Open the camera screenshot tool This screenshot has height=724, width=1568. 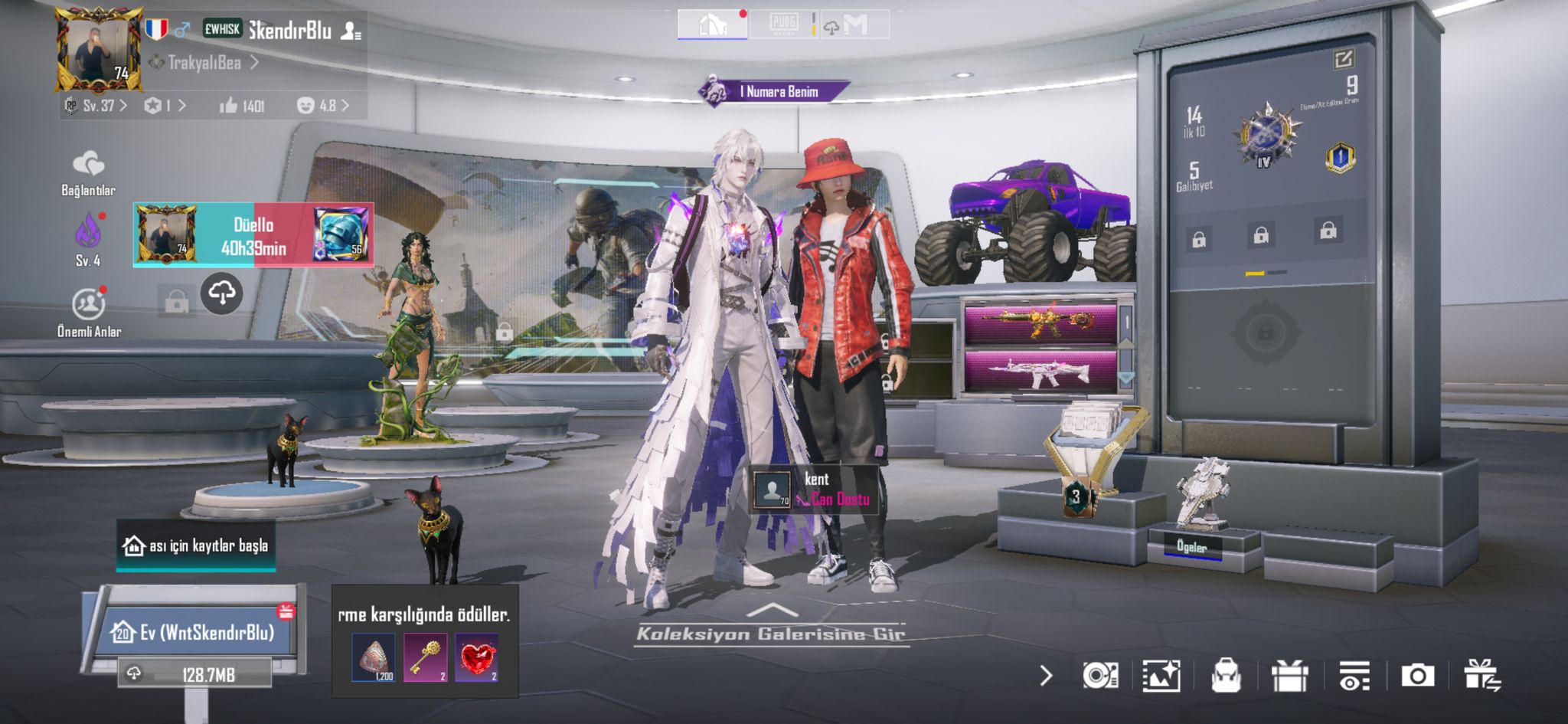pyautogui.click(x=1417, y=676)
